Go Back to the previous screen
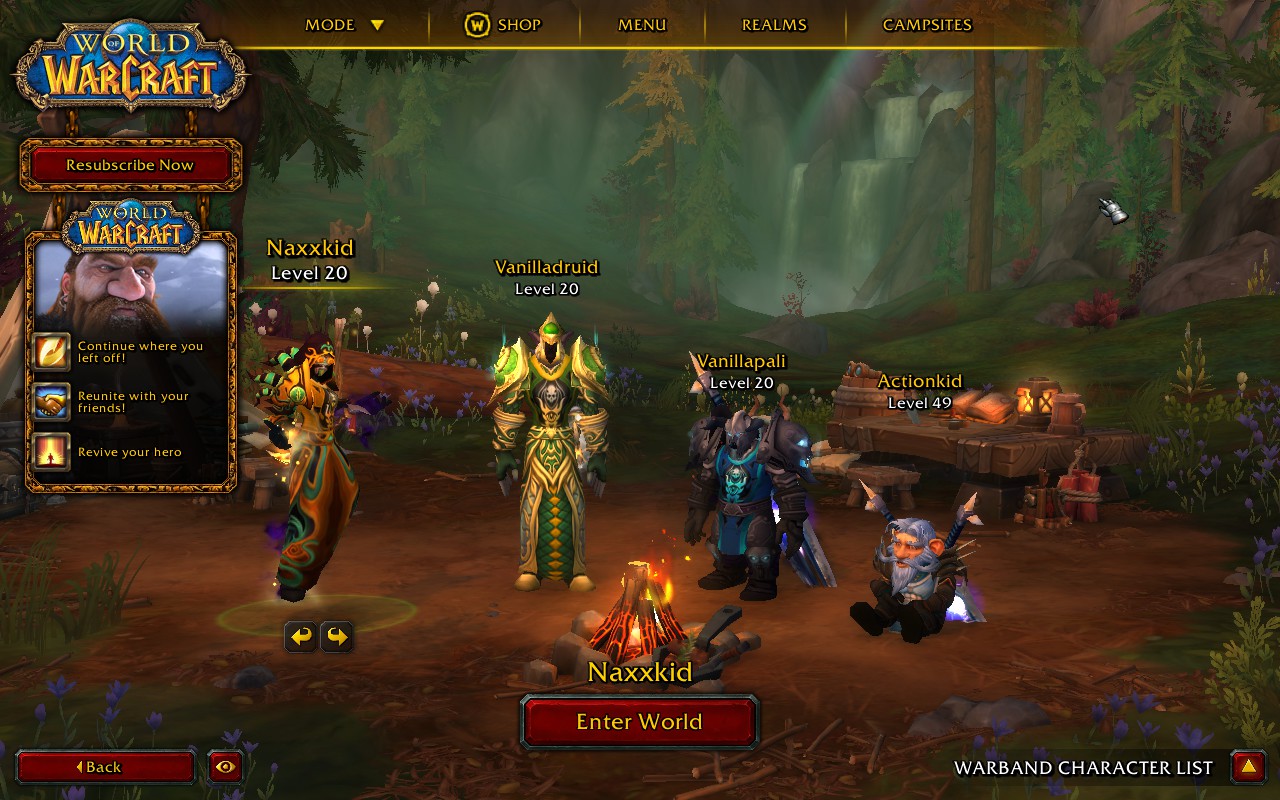The image size is (1280, 800). coord(105,767)
